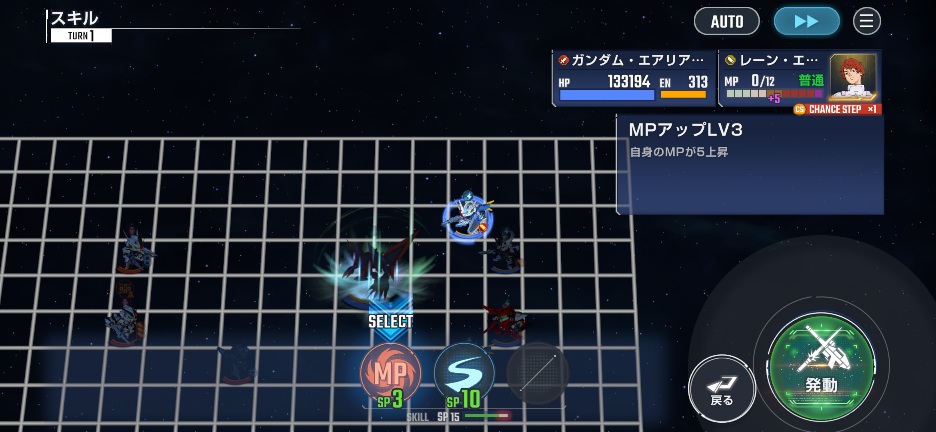The width and height of the screenshot is (936, 432).
Task: Open the hamburger menu
Action: [867, 21]
